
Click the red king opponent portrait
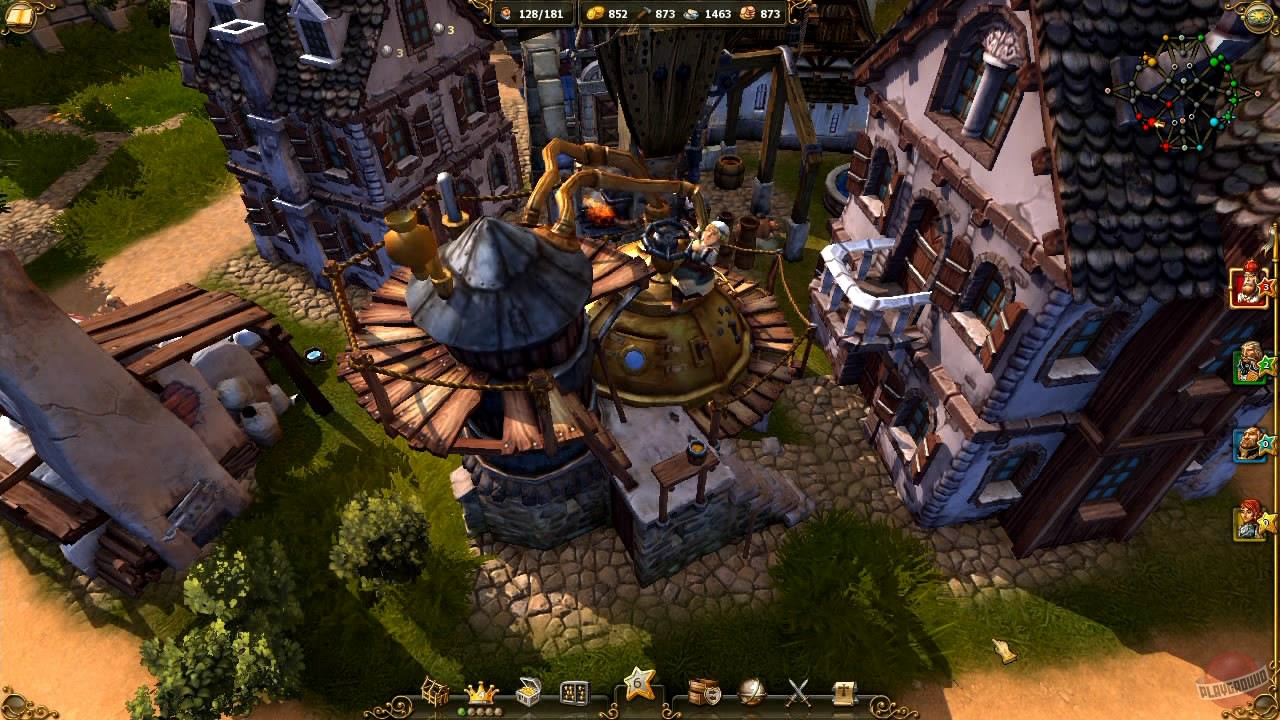(1247, 287)
